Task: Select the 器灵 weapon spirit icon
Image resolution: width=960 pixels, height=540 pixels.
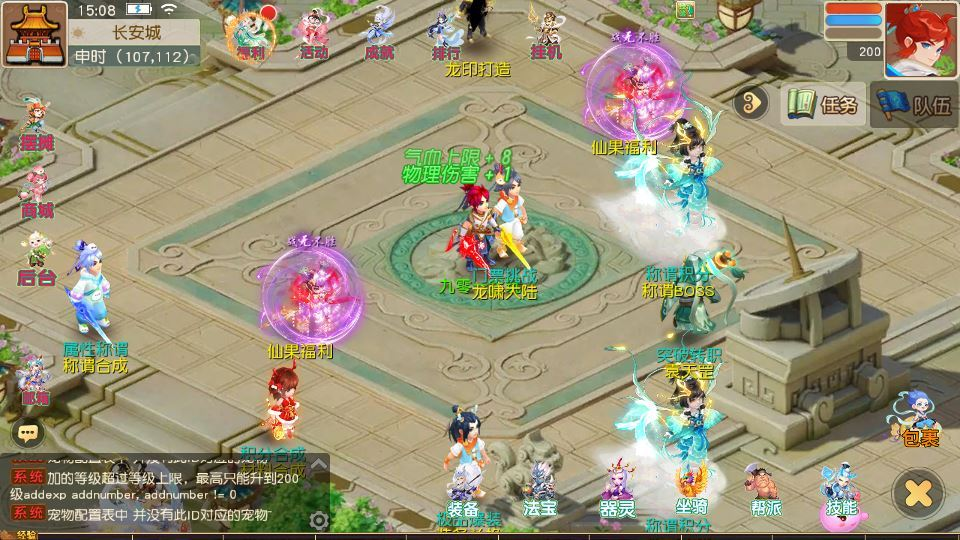Action: (618, 490)
